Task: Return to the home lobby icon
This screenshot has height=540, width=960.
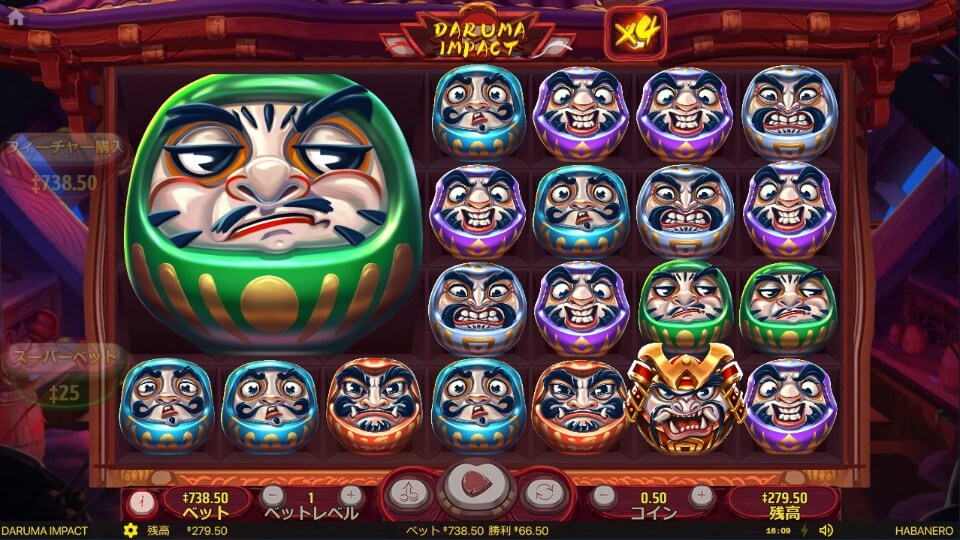Action: 15,17
